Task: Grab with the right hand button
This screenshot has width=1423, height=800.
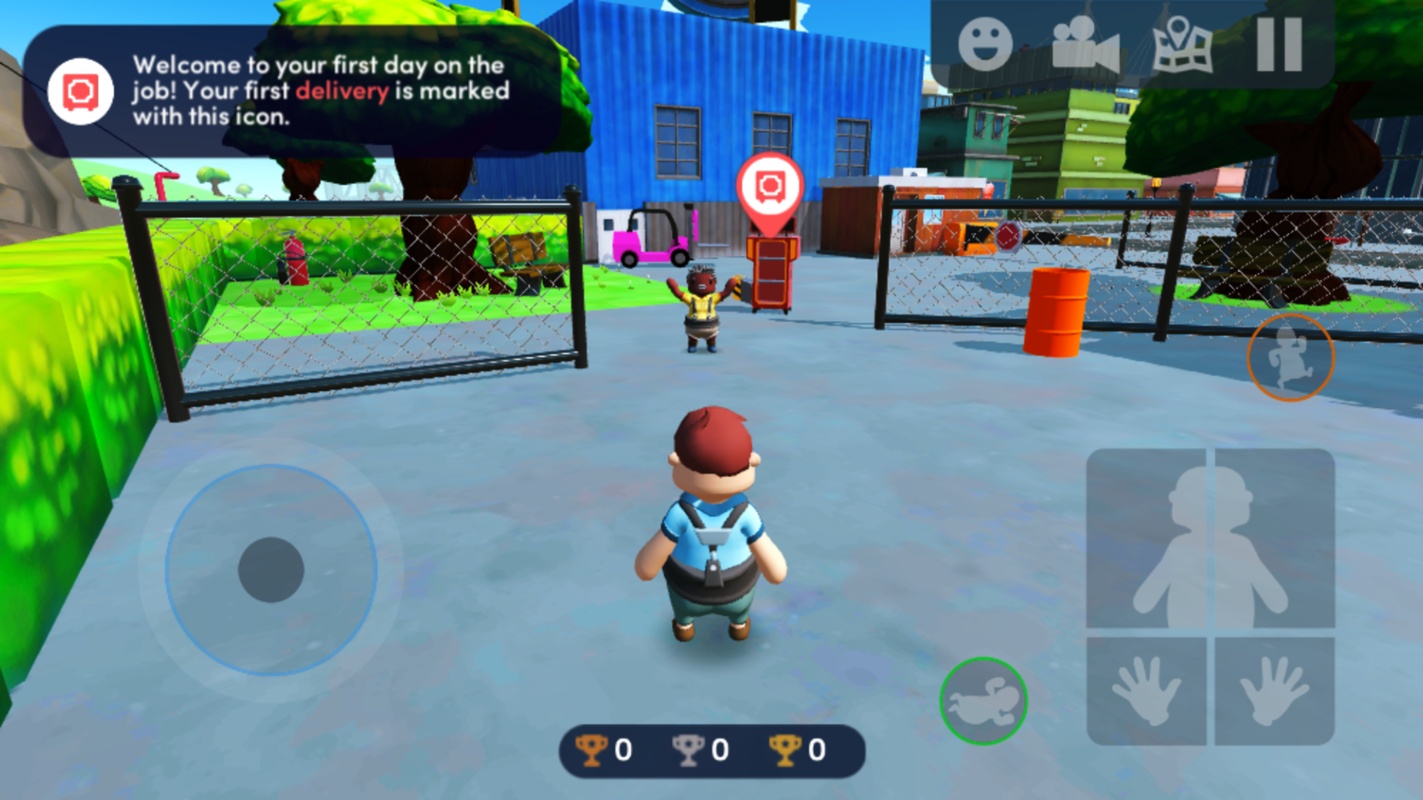Action: 1274,691
